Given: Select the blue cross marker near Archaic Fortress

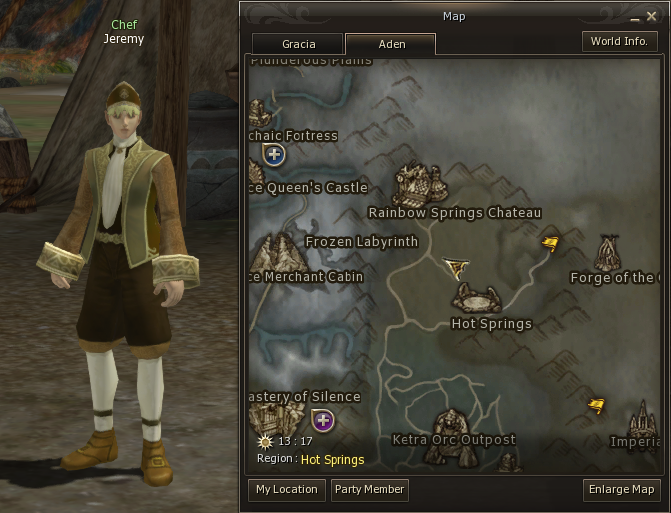Looking at the screenshot, I should (274, 155).
